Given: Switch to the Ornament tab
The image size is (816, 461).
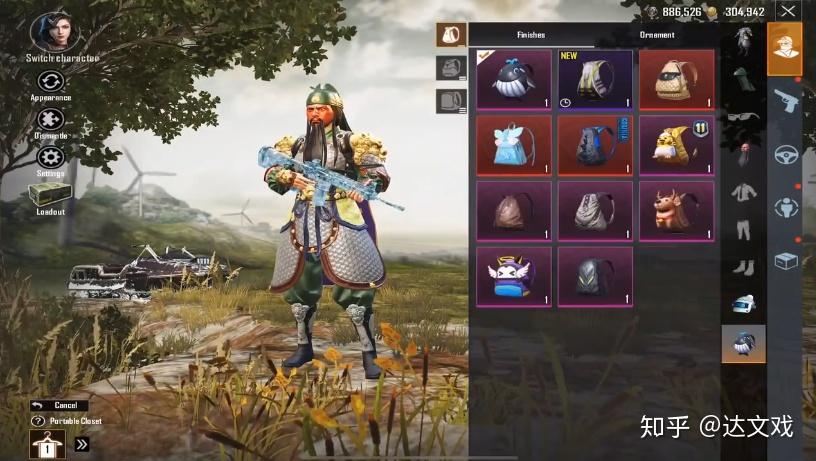Looking at the screenshot, I should pyautogui.click(x=656, y=35).
